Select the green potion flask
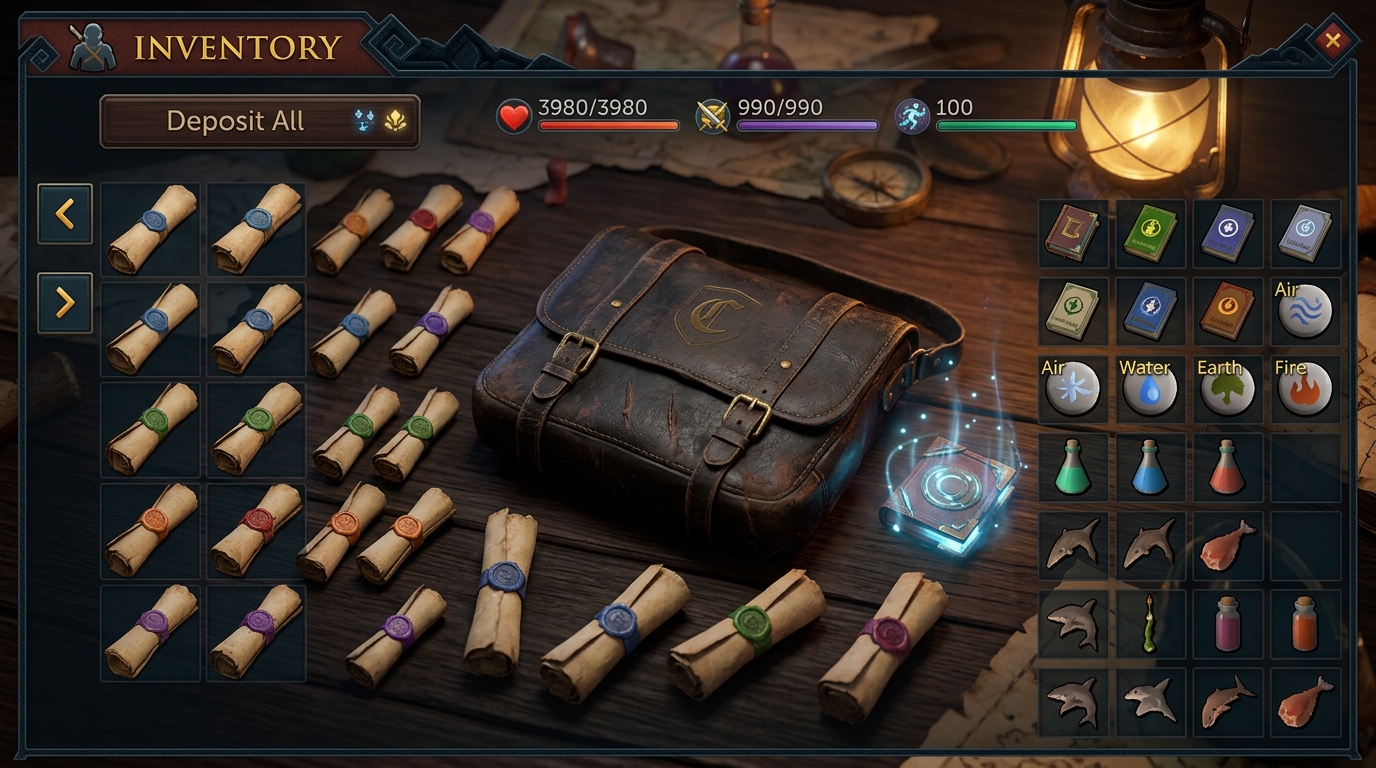 (x=1072, y=466)
